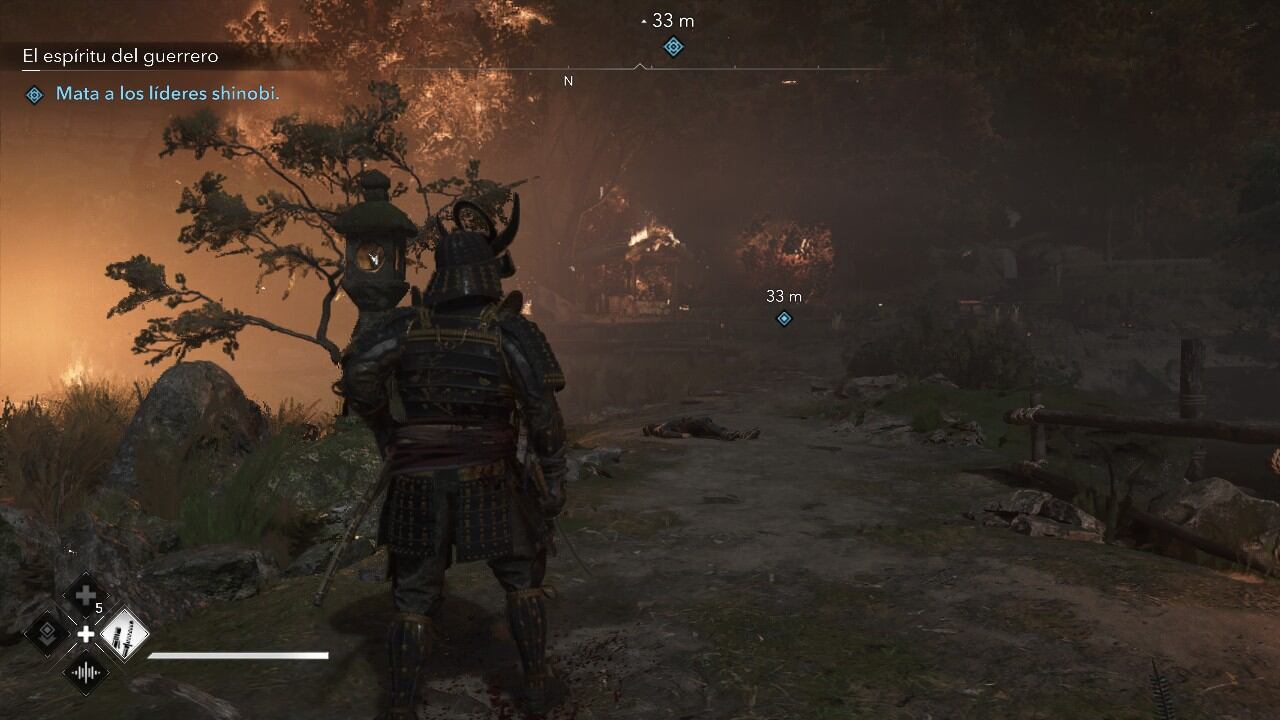Viewport: 1280px width, 720px height.
Task: Activate the healing cross icon with count 5
Action: coord(86,597)
